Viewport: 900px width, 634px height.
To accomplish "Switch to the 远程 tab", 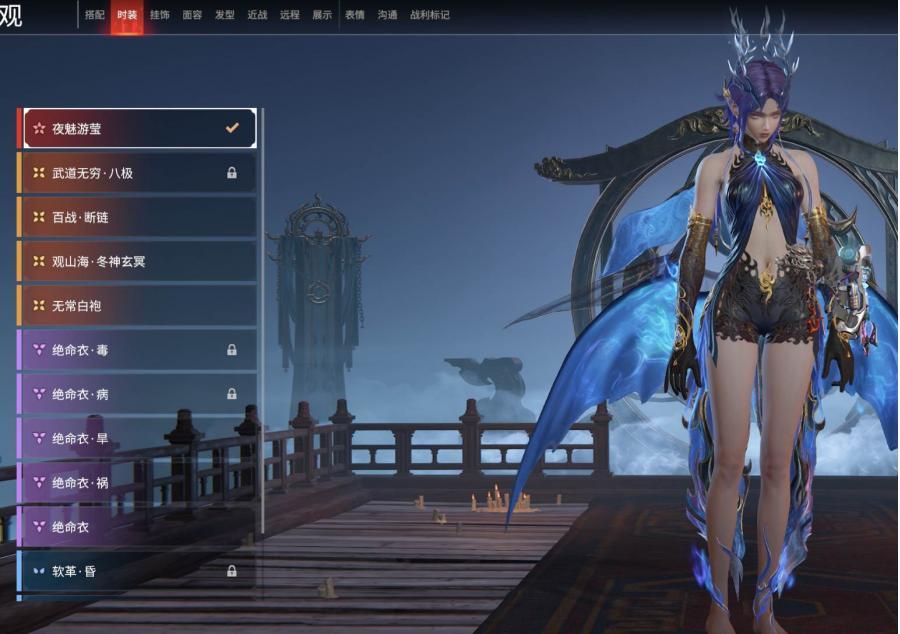I will pyautogui.click(x=290, y=15).
